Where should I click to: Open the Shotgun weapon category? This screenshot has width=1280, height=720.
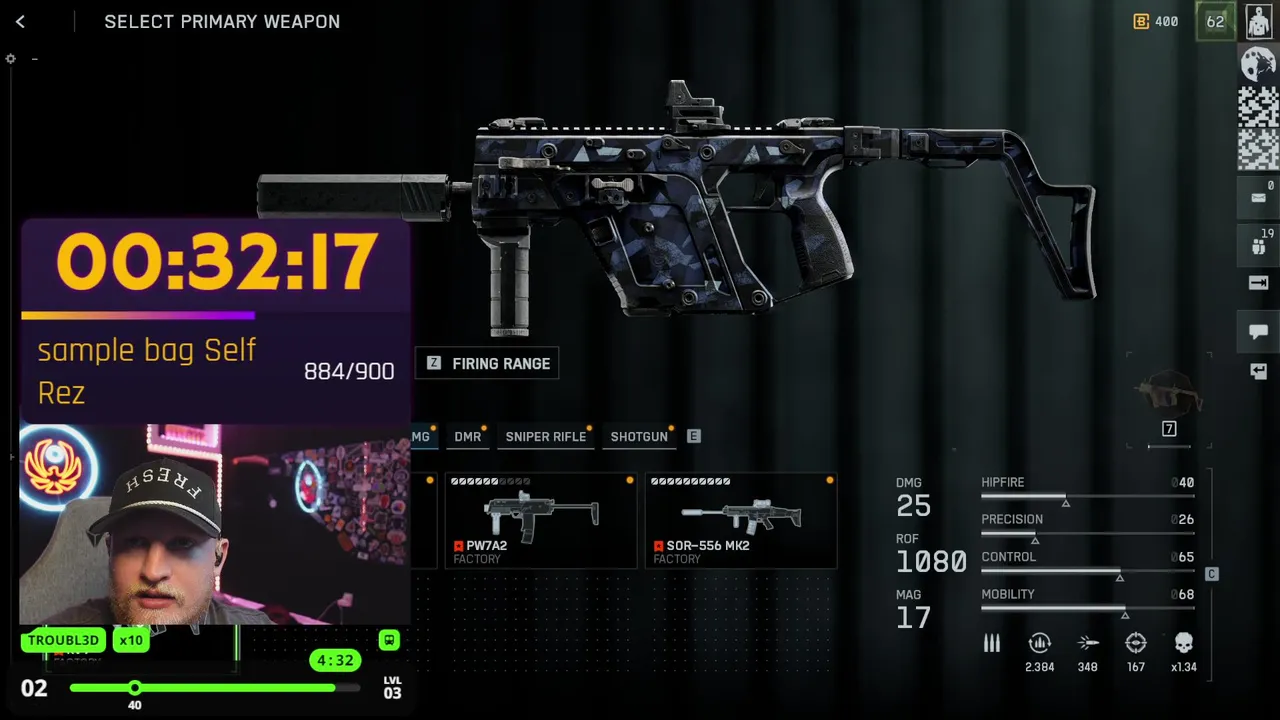click(638, 437)
